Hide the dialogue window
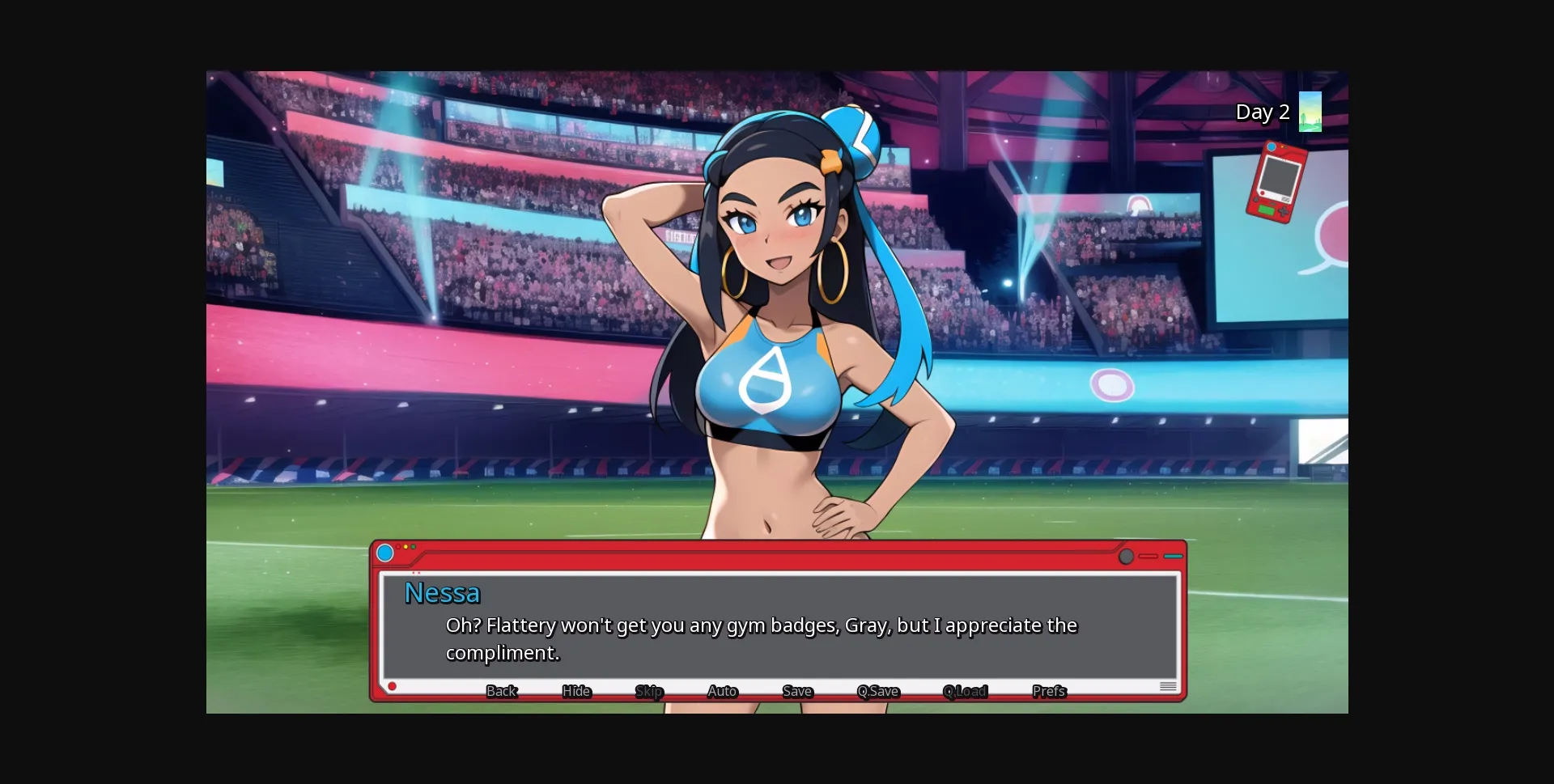 pyautogui.click(x=575, y=692)
